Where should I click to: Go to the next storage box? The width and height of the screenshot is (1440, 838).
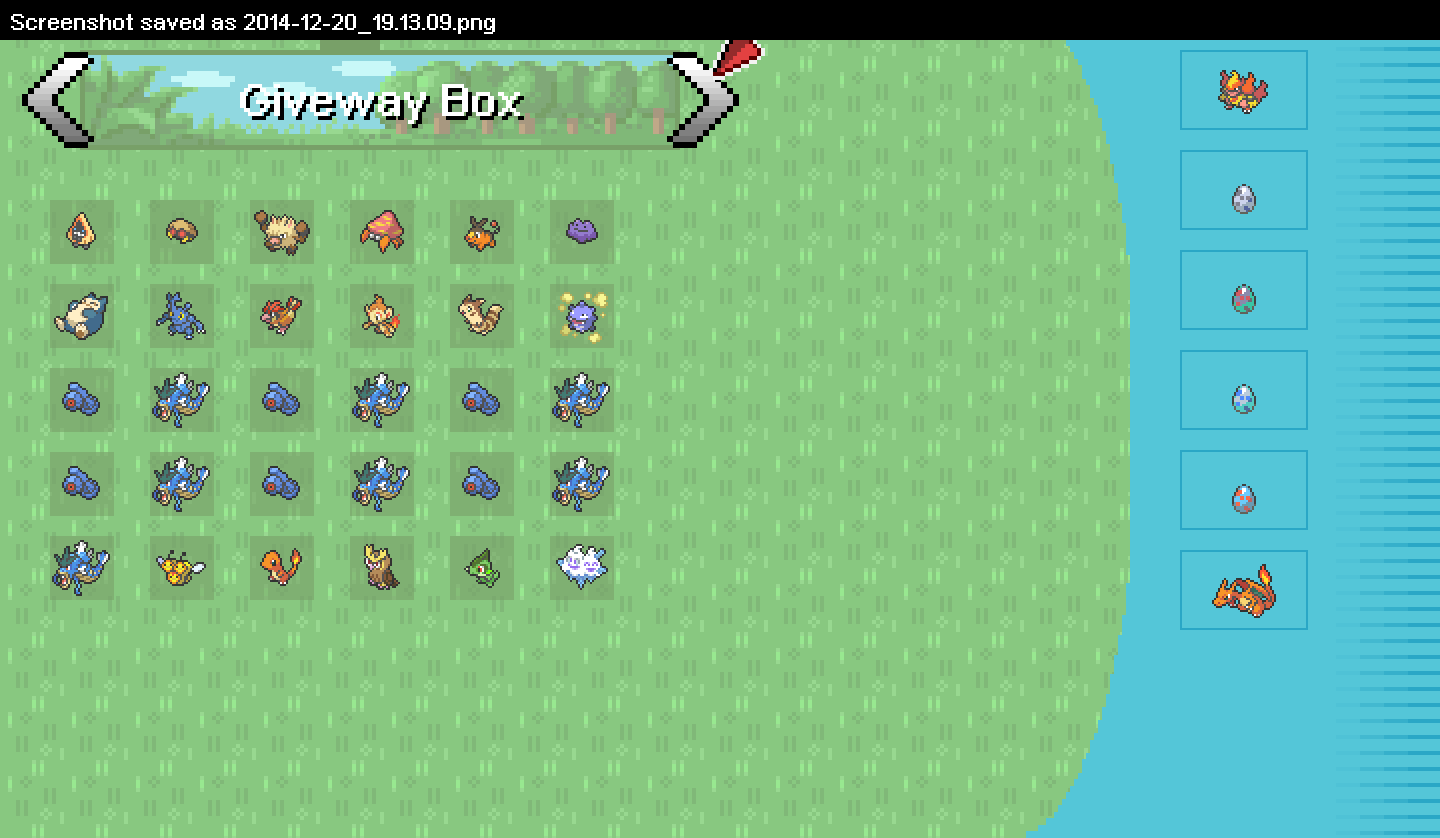703,100
